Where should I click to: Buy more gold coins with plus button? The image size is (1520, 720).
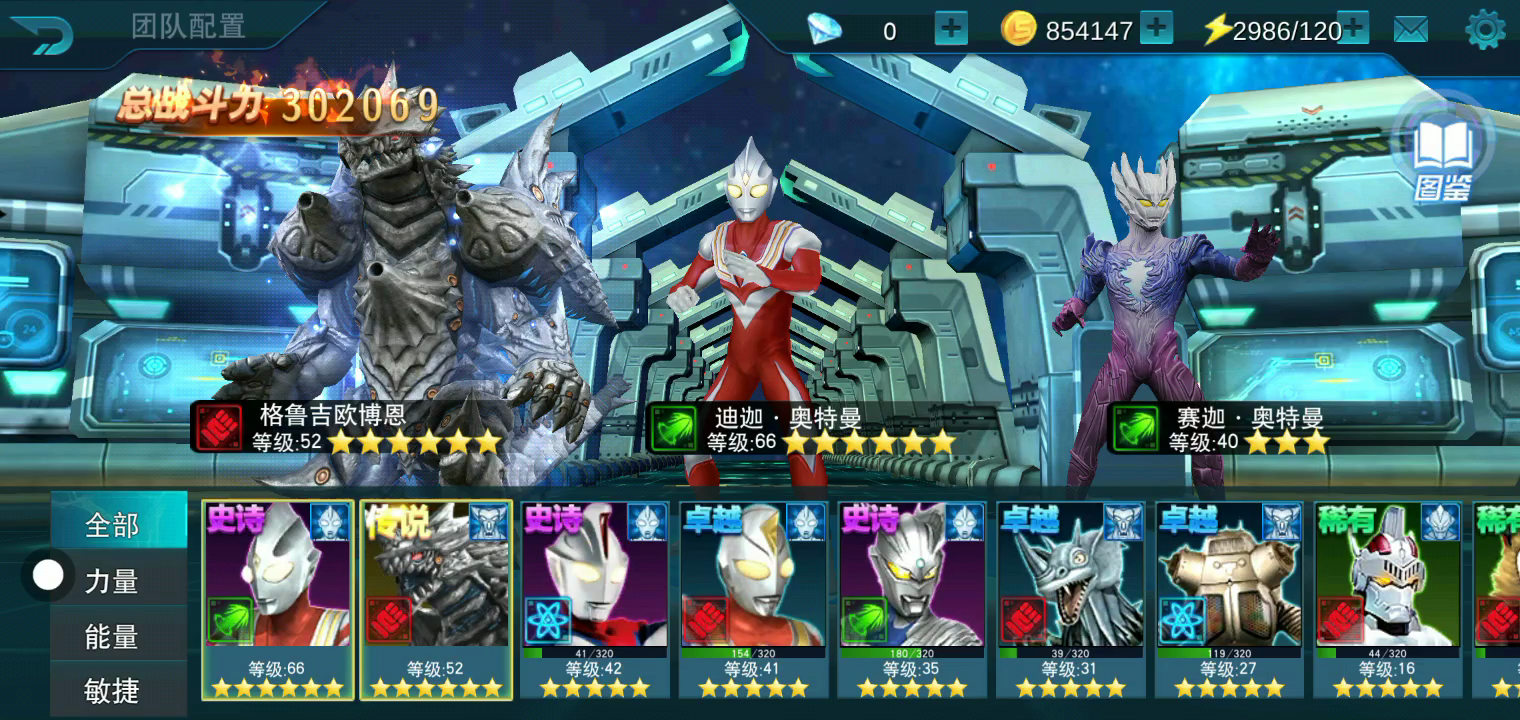pos(1156,30)
